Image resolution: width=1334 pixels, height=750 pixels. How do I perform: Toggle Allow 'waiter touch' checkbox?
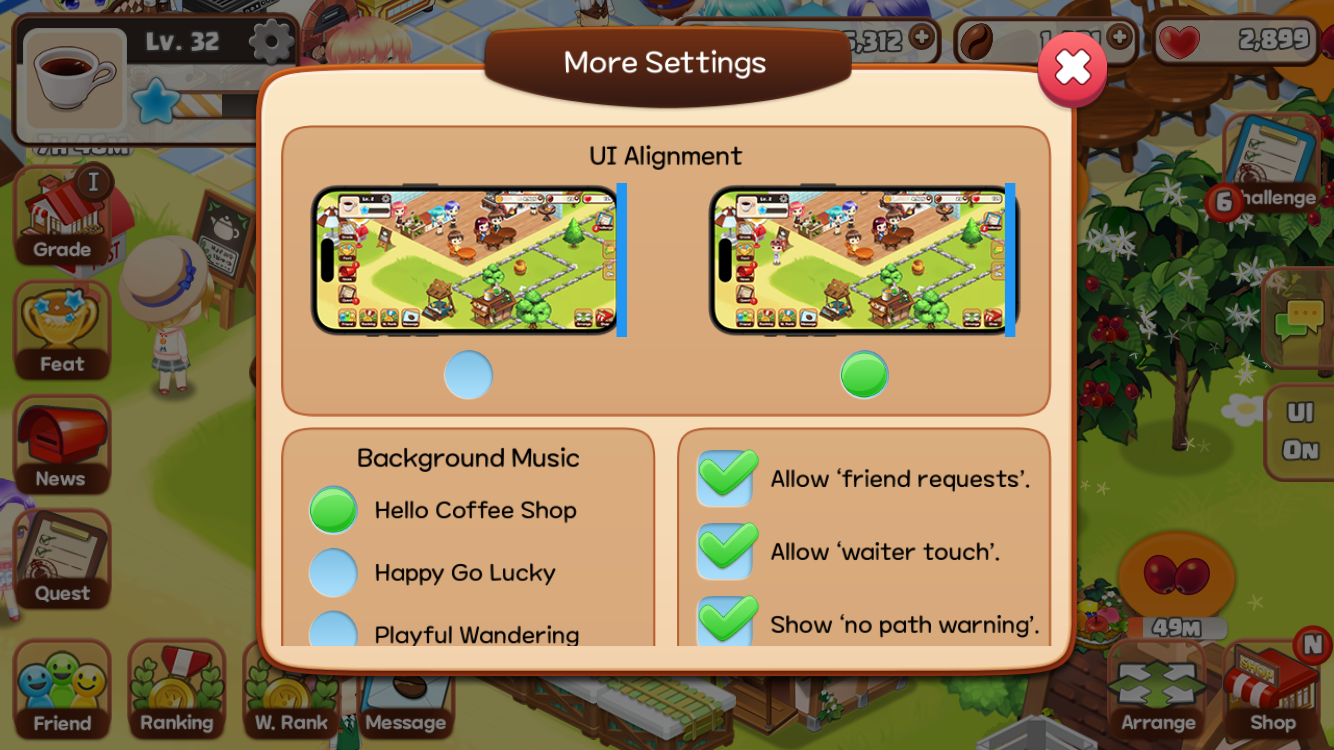(x=726, y=552)
